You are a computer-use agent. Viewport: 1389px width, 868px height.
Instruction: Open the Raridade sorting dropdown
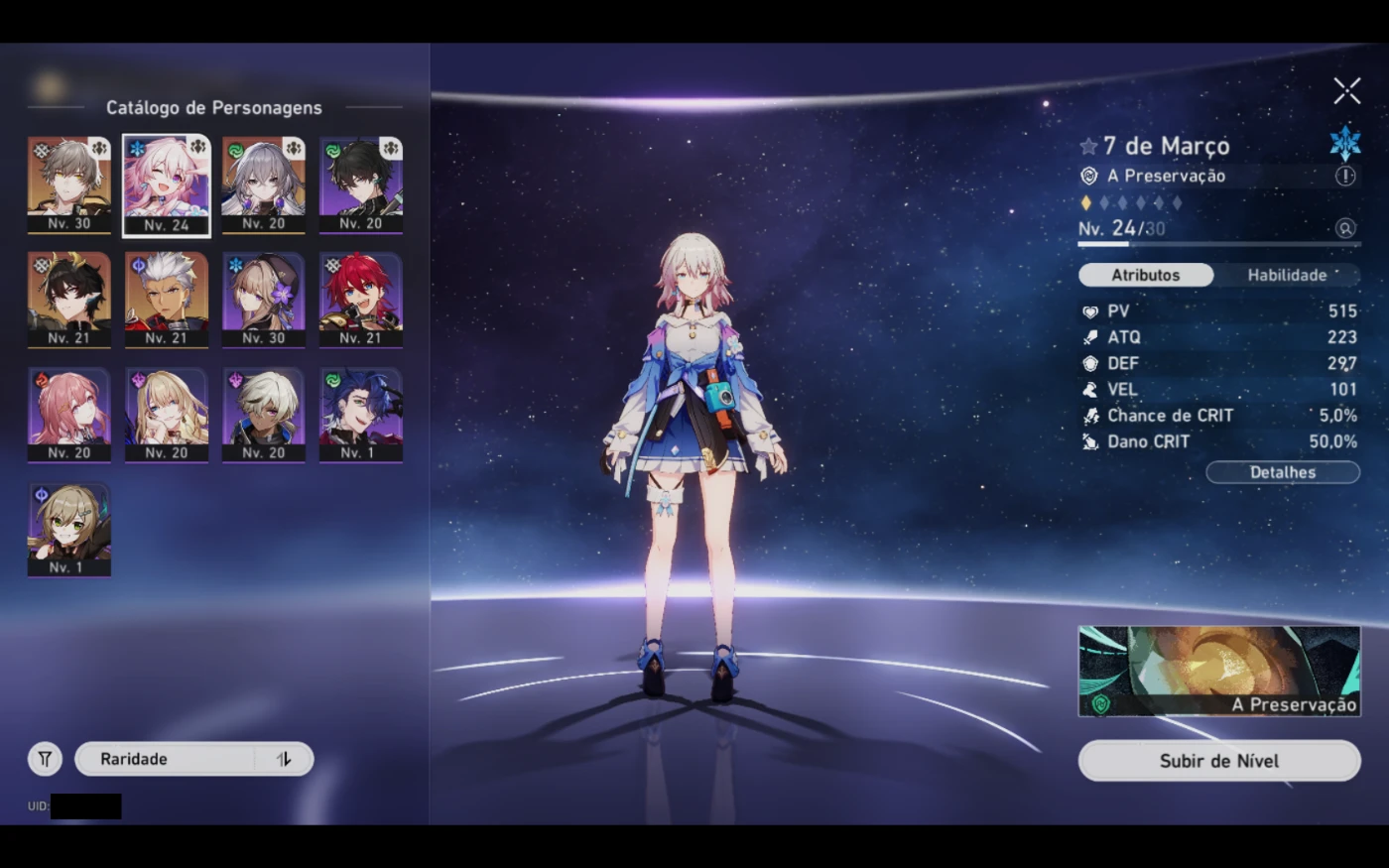[169, 759]
